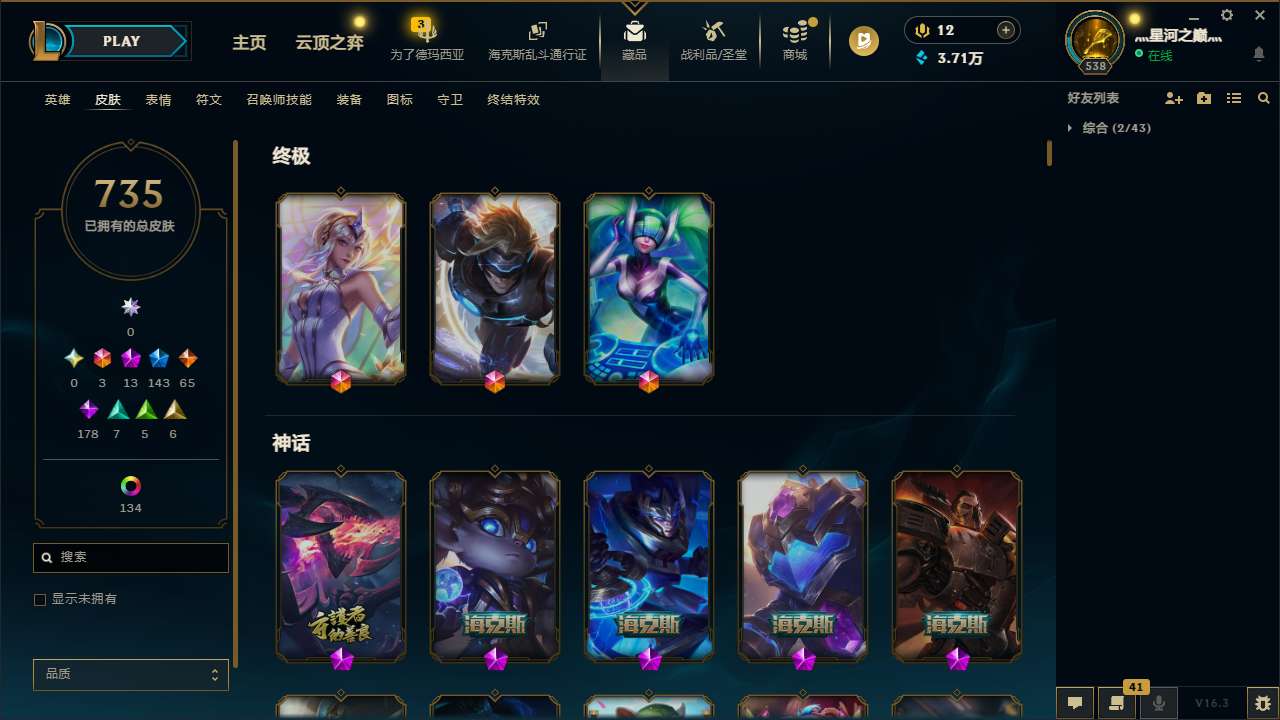
Task: Open the client settings gear
Action: (1226, 15)
